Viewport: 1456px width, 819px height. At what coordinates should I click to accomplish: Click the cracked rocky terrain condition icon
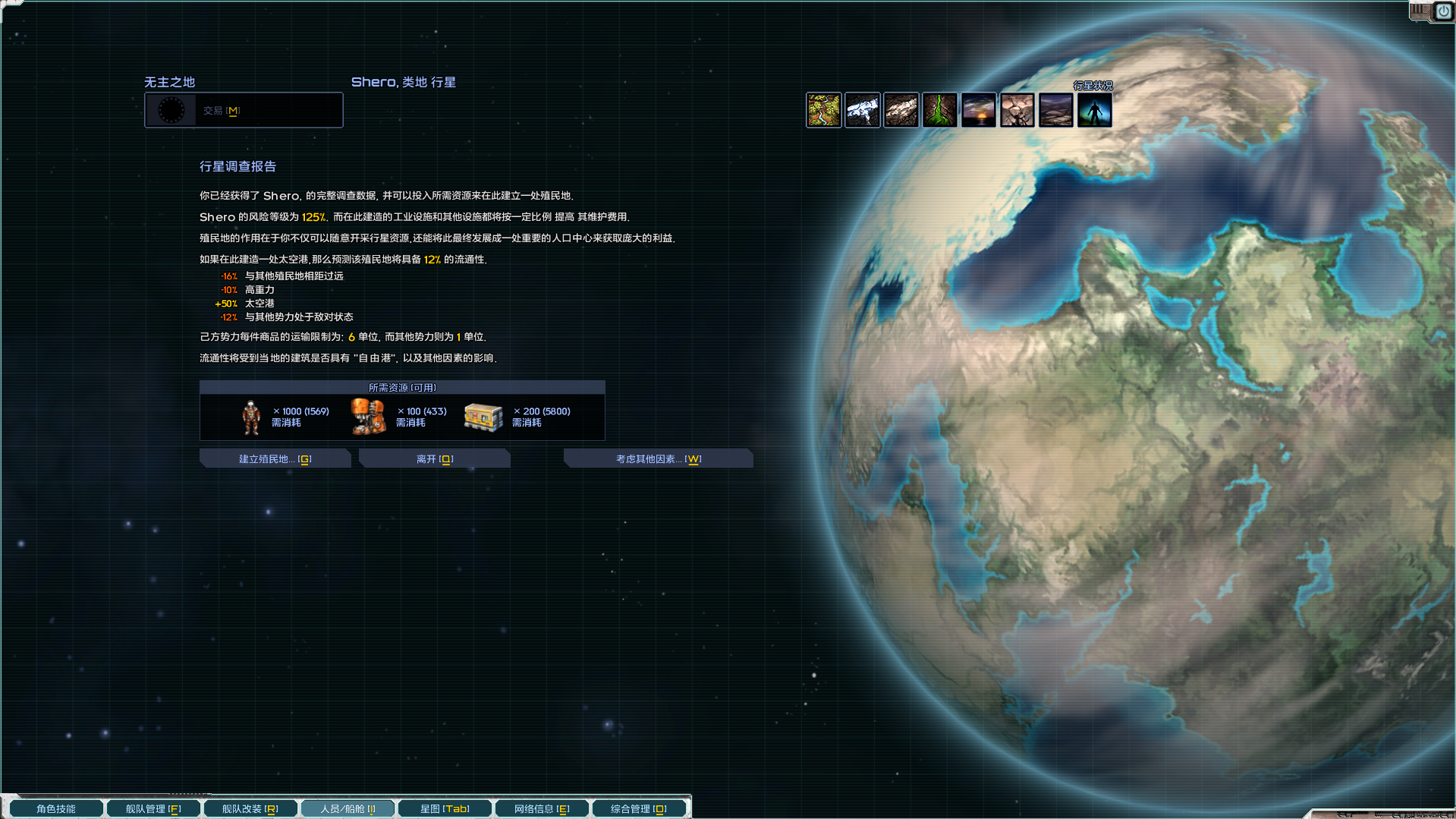(1017, 110)
